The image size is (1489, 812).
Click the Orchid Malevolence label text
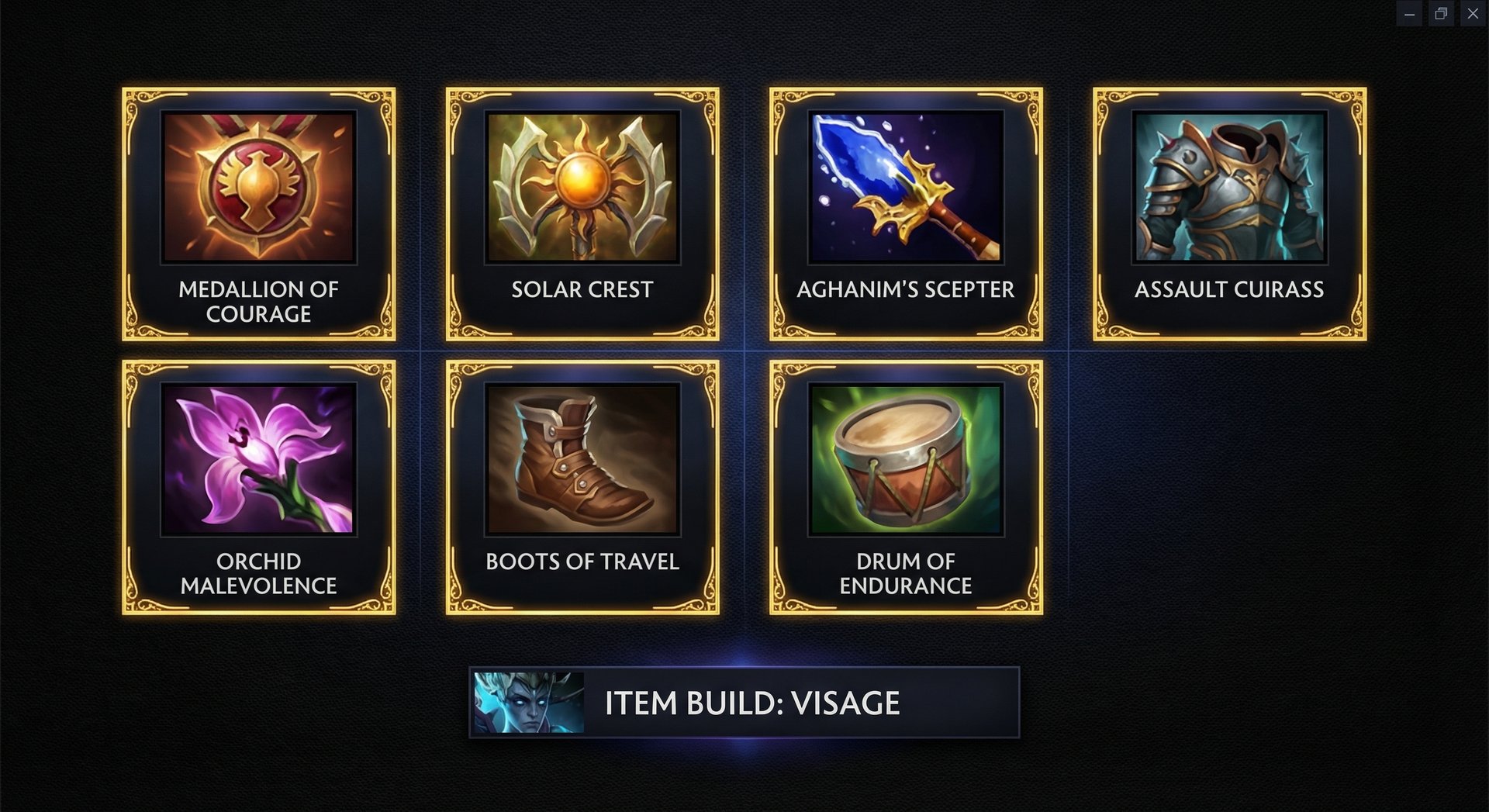coord(258,573)
